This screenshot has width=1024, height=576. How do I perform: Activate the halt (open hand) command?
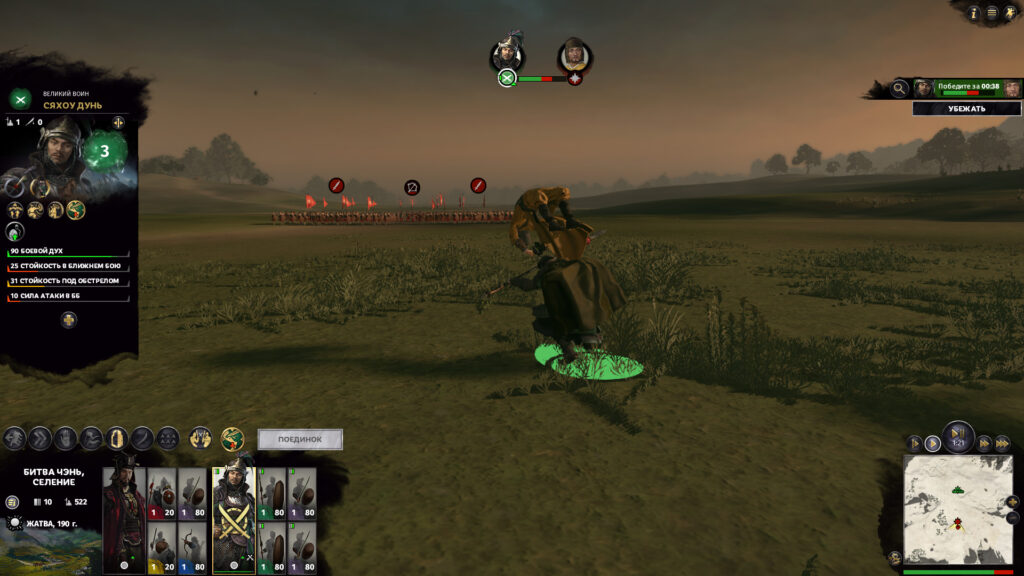(x=66, y=437)
